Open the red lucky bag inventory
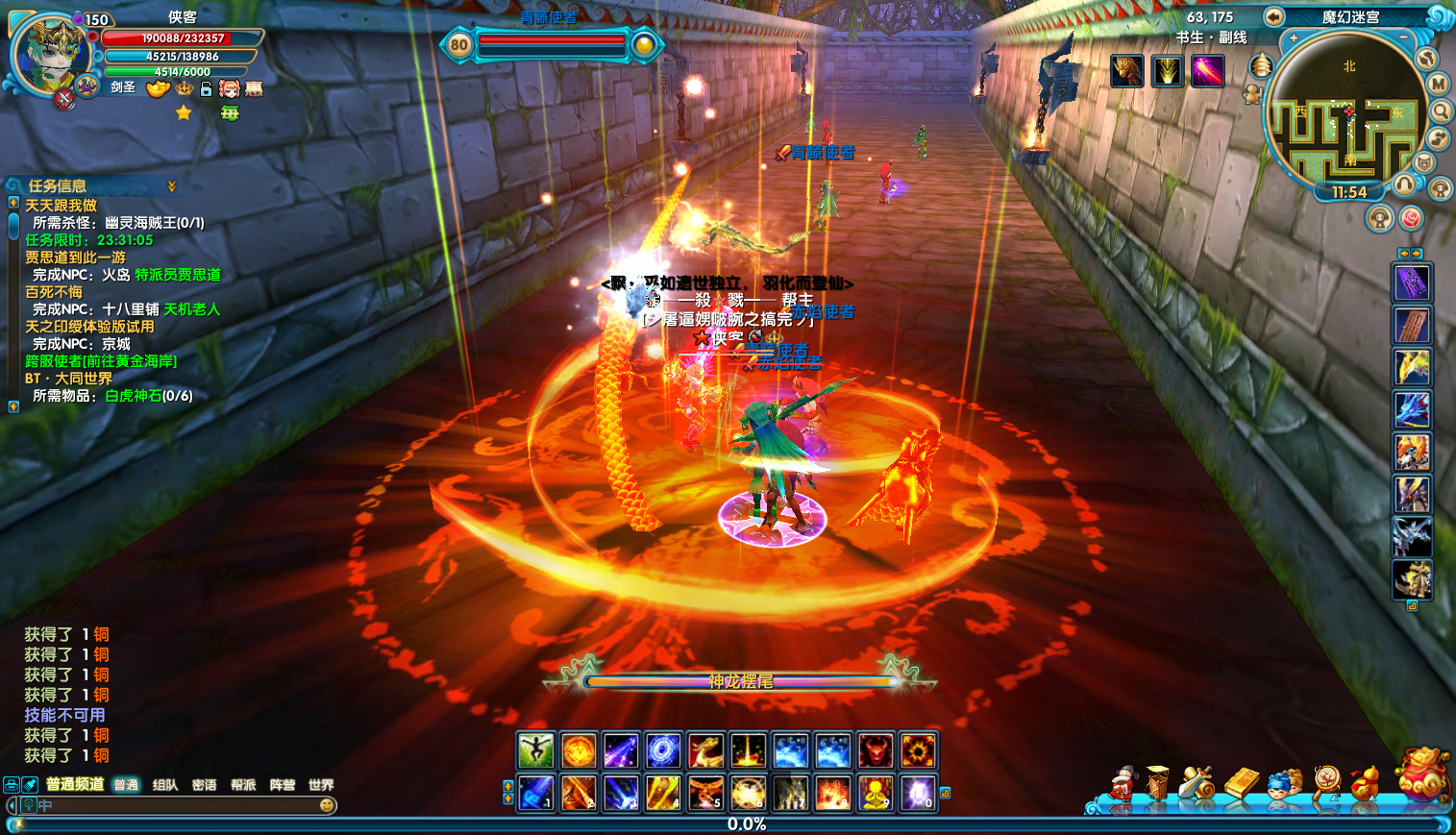Viewport: 1456px width, 835px height. [1423, 774]
